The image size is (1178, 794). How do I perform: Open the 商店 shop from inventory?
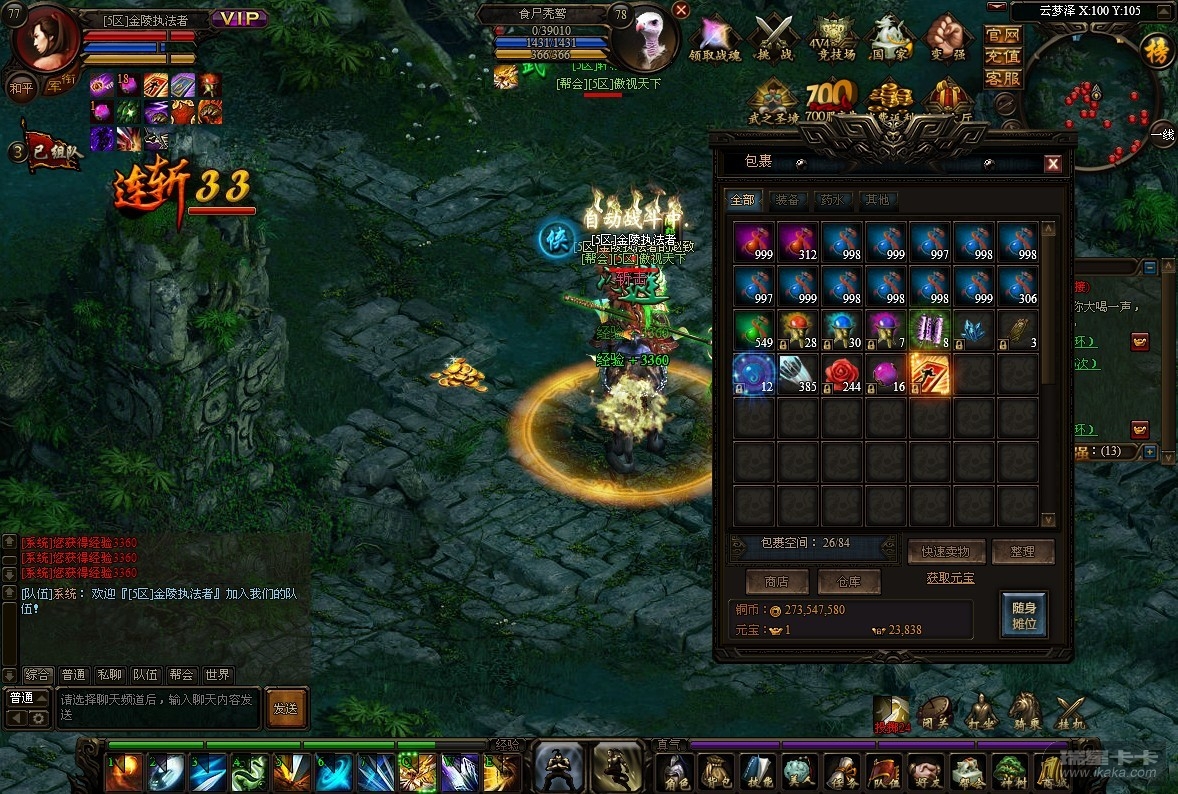click(x=776, y=581)
